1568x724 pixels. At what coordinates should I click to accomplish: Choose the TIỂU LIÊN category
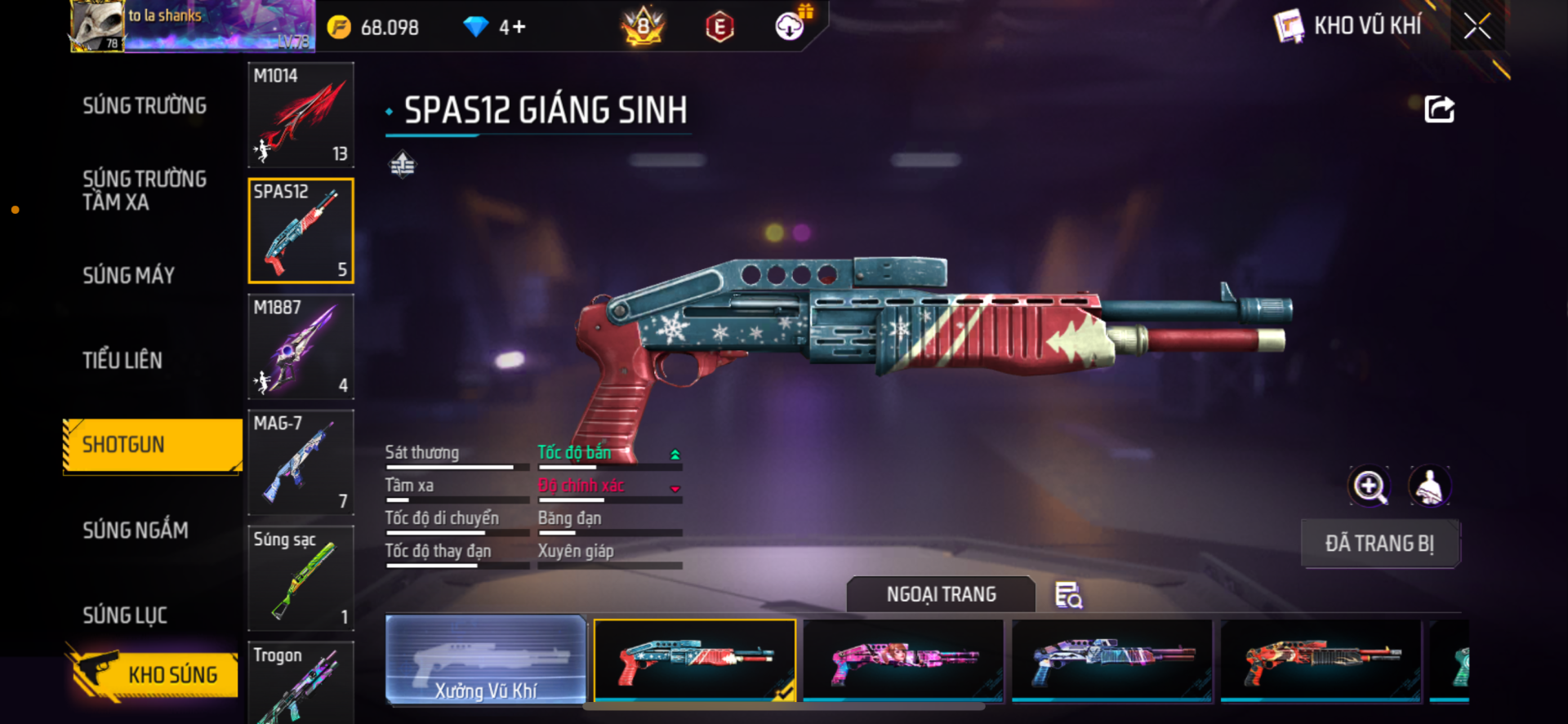click(x=122, y=361)
